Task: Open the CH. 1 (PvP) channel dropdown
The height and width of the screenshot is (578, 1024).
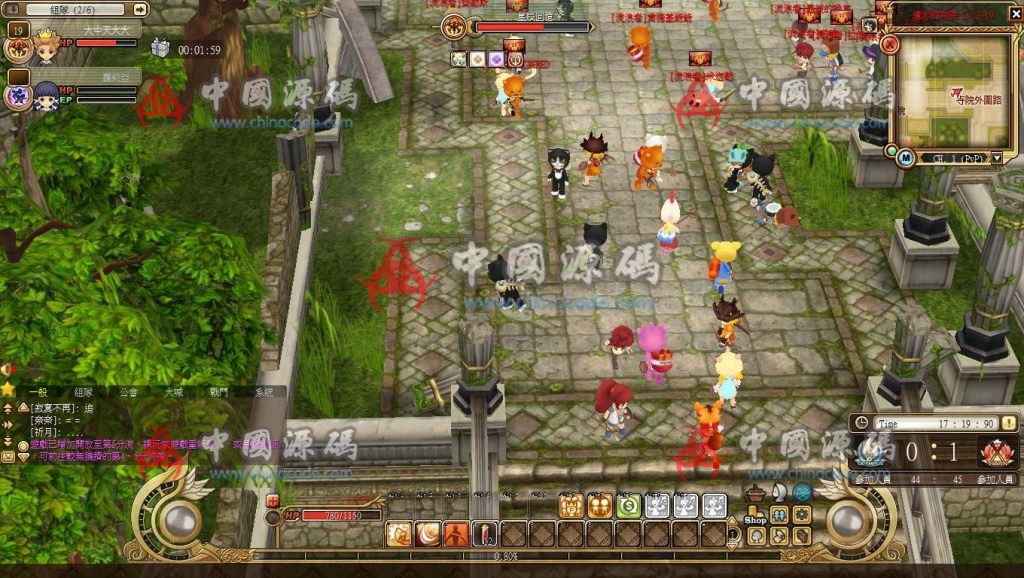Action: 997,158
